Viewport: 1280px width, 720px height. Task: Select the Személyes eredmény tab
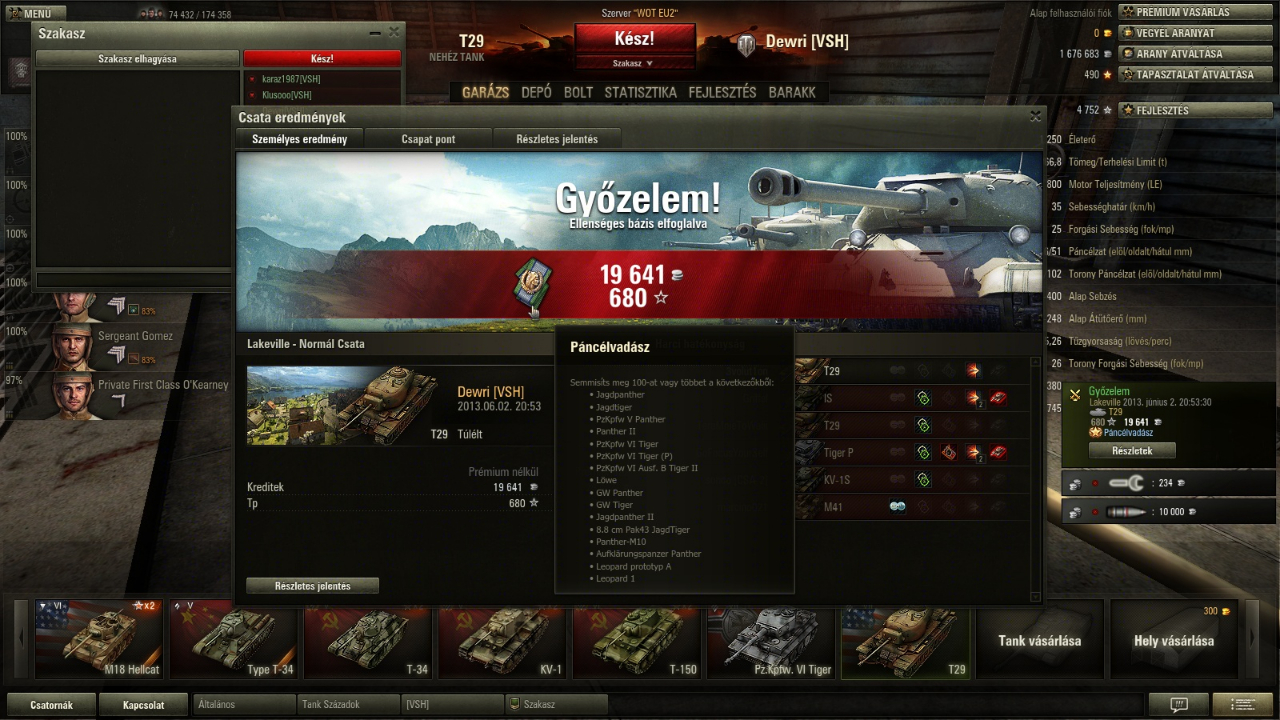point(300,139)
